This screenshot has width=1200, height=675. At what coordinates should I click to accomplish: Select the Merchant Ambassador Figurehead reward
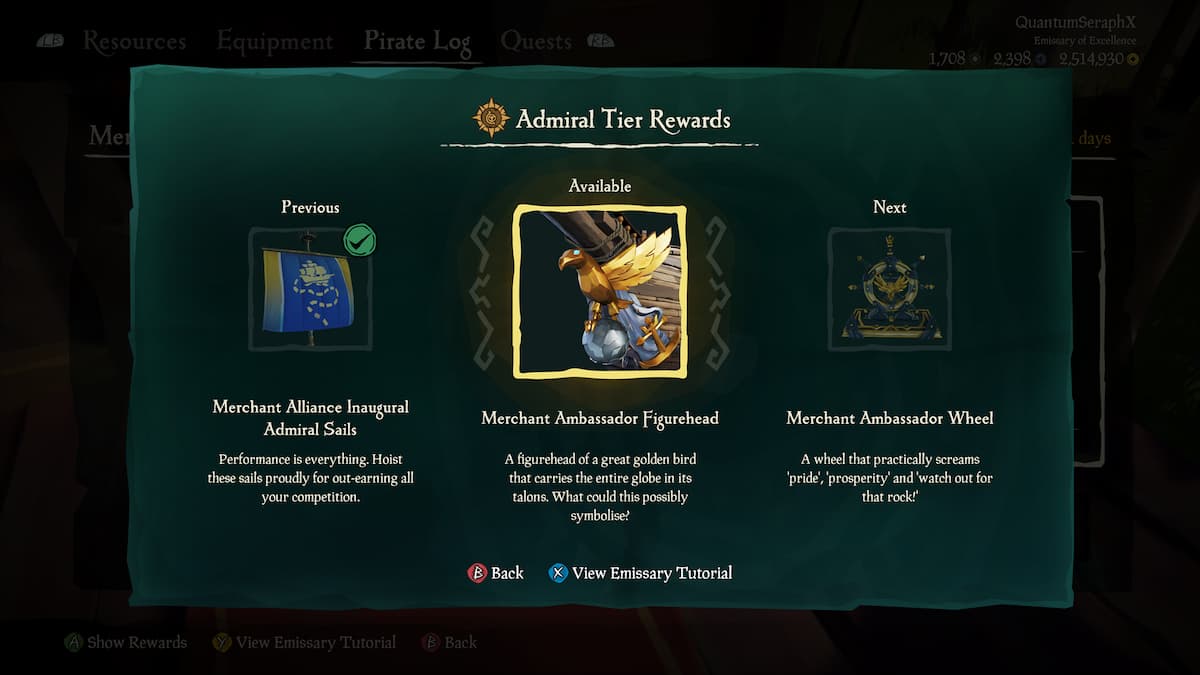click(x=599, y=292)
